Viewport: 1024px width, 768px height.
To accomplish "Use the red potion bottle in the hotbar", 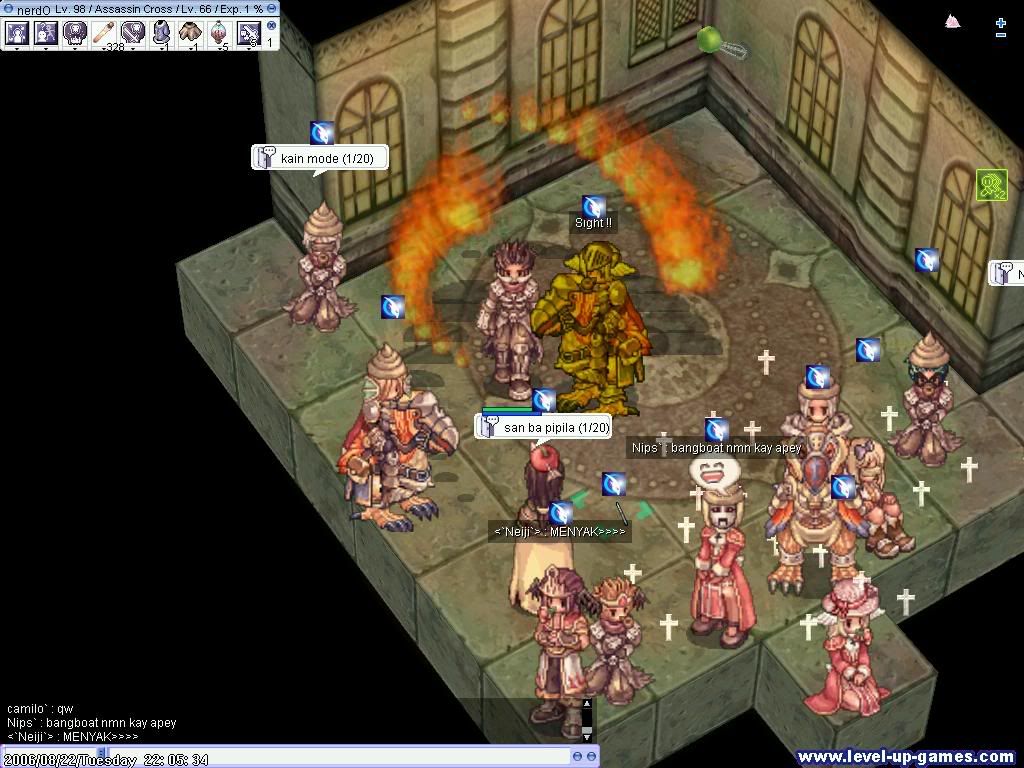I will [220, 33].
